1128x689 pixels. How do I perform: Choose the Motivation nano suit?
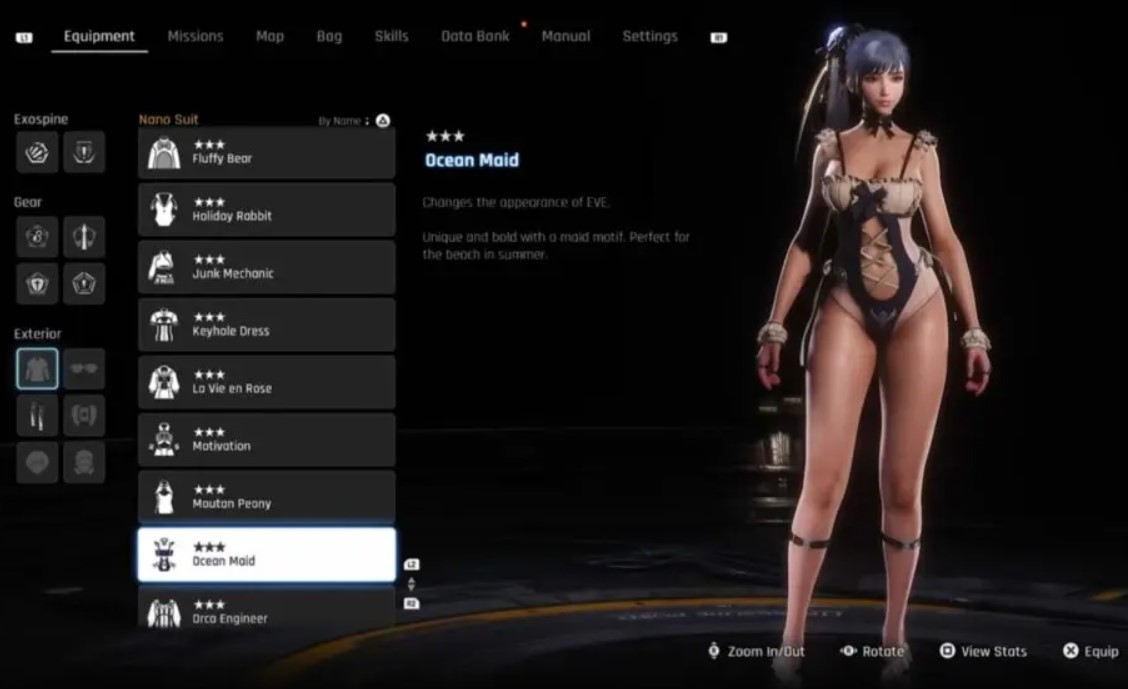coord(266,440)
